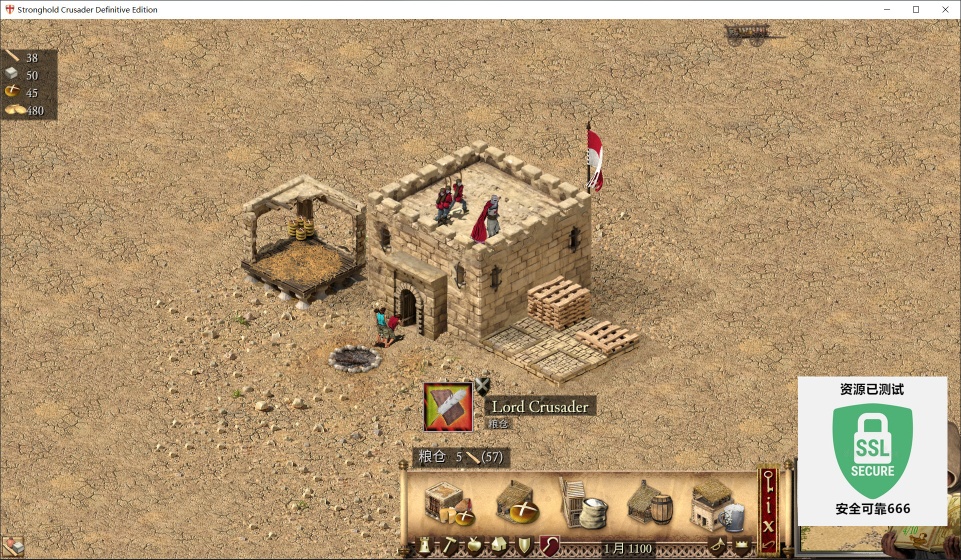
Task: Open the key options button
Action: click(768, 480)
